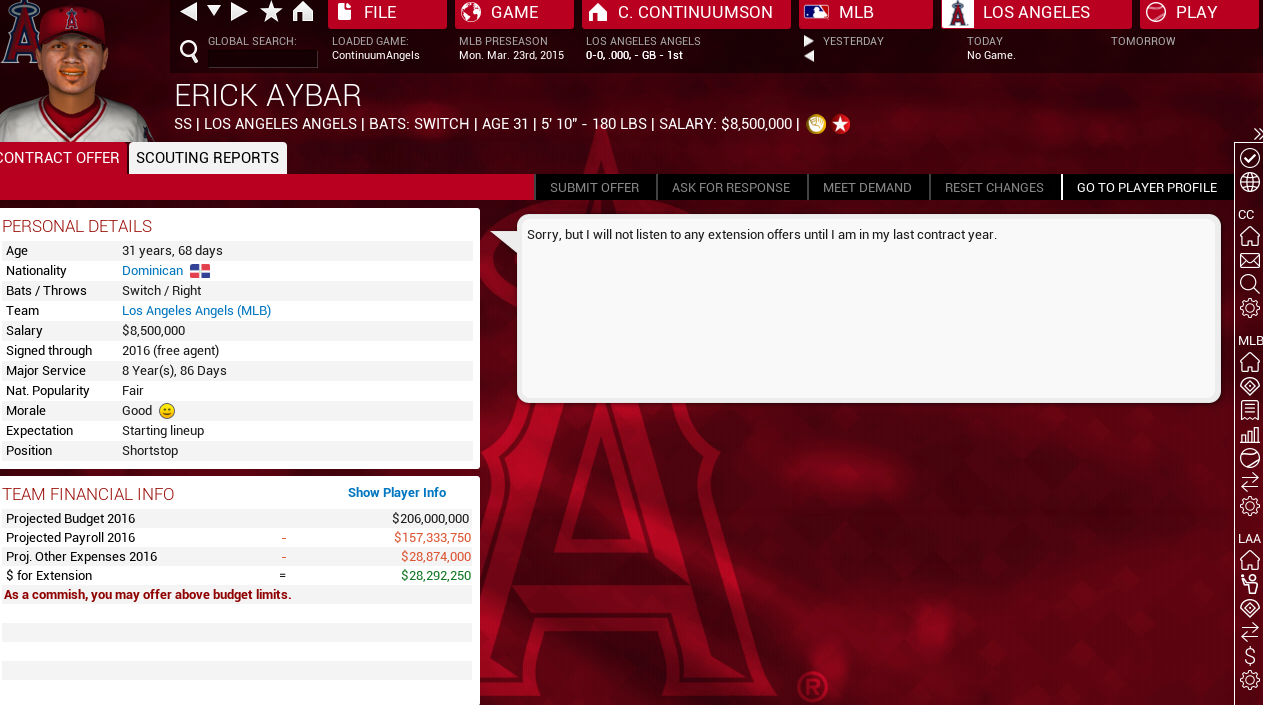Screen dimensions: 1263x705
Task: Click the Global Search input field
Action: pos(262,58)
